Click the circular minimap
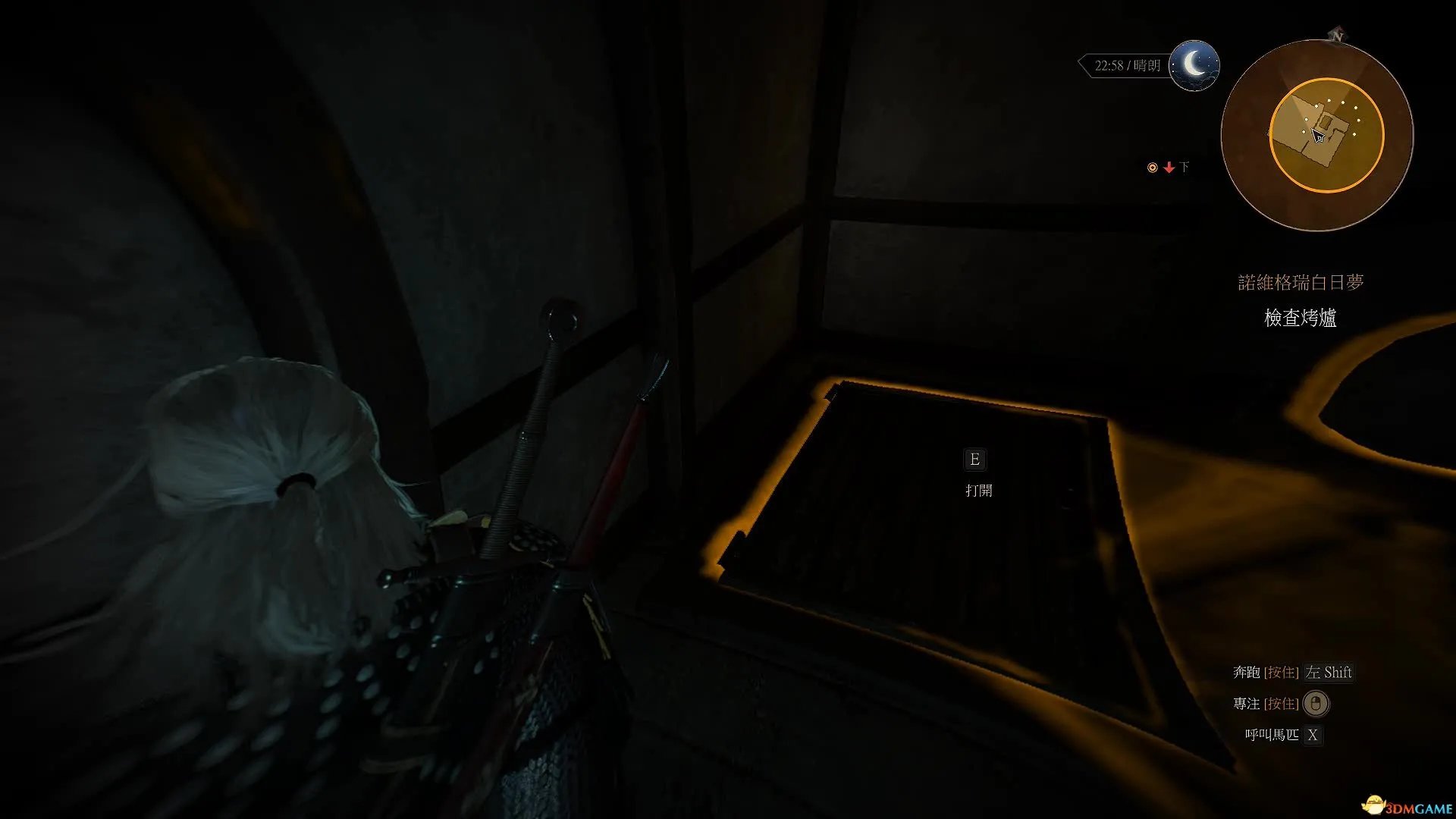The height and width of the screenshot is (819, 1456). 1317,136
